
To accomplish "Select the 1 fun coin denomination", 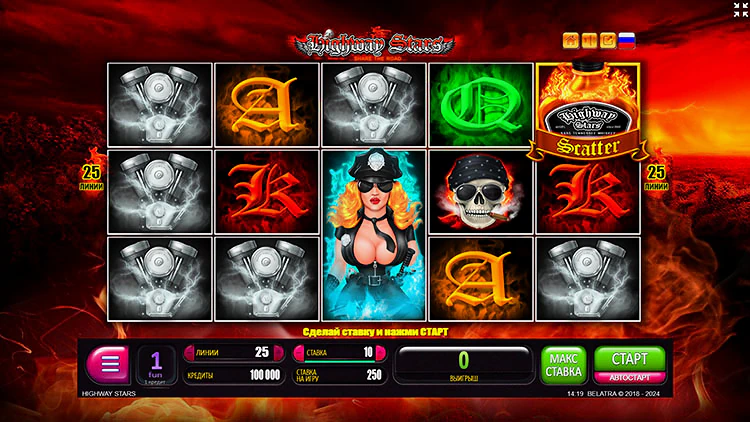I will coord(156,365).
